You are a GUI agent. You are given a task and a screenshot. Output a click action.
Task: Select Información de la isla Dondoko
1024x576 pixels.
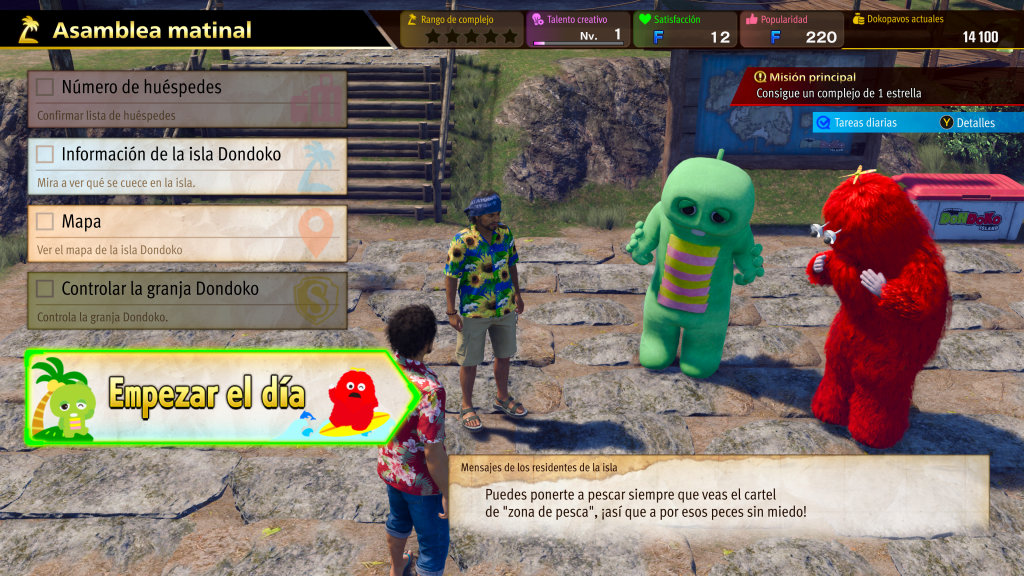(x=187, y=166)
